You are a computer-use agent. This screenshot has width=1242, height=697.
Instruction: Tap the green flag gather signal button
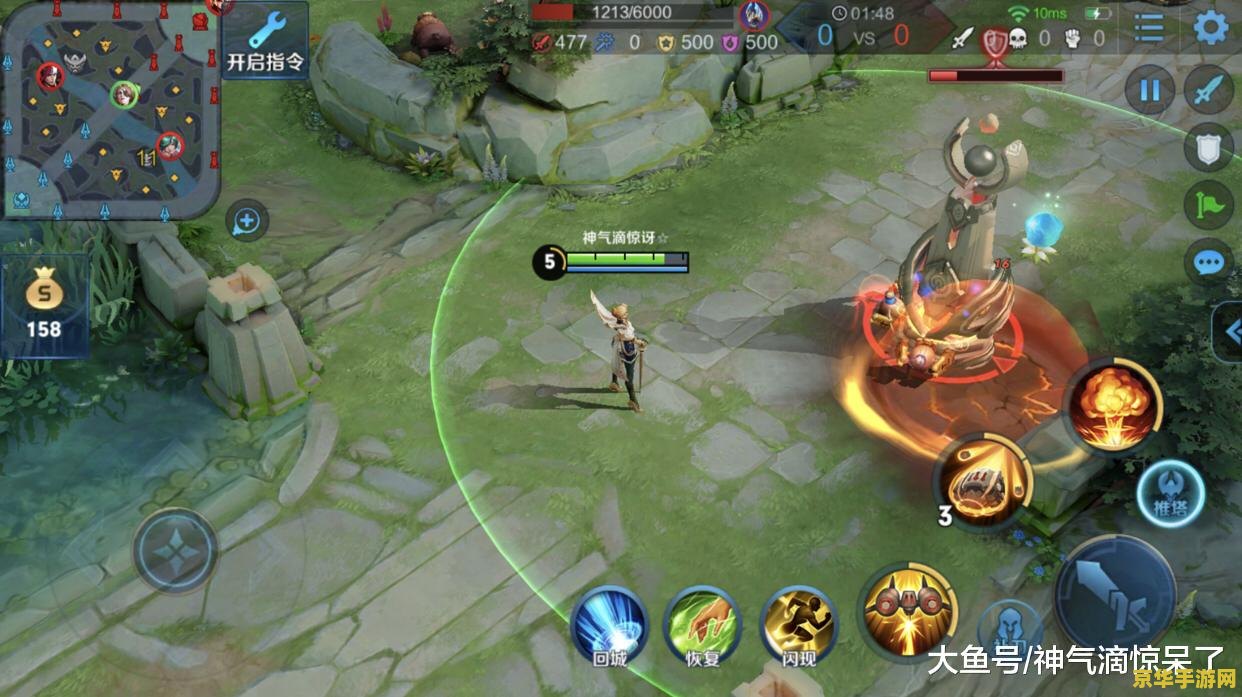point(1208,206)
